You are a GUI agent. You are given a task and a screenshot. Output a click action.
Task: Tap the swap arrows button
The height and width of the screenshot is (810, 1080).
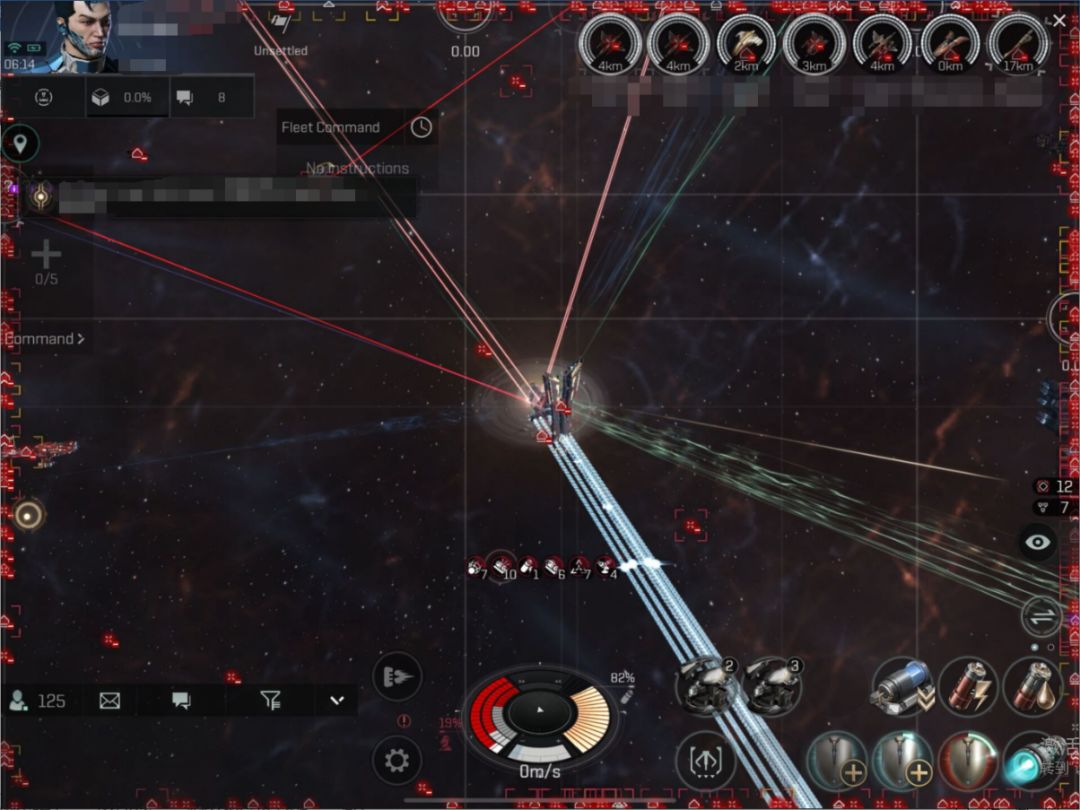(x=1040, y=615)
